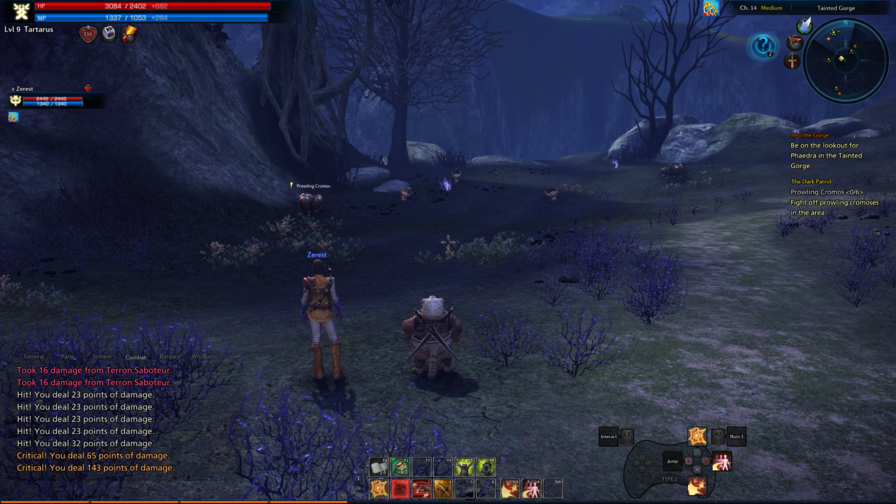Activate the red rune skill in the hotbar
Image resolution: width=896 pixels, height=504 pixels.
[400, 489]
